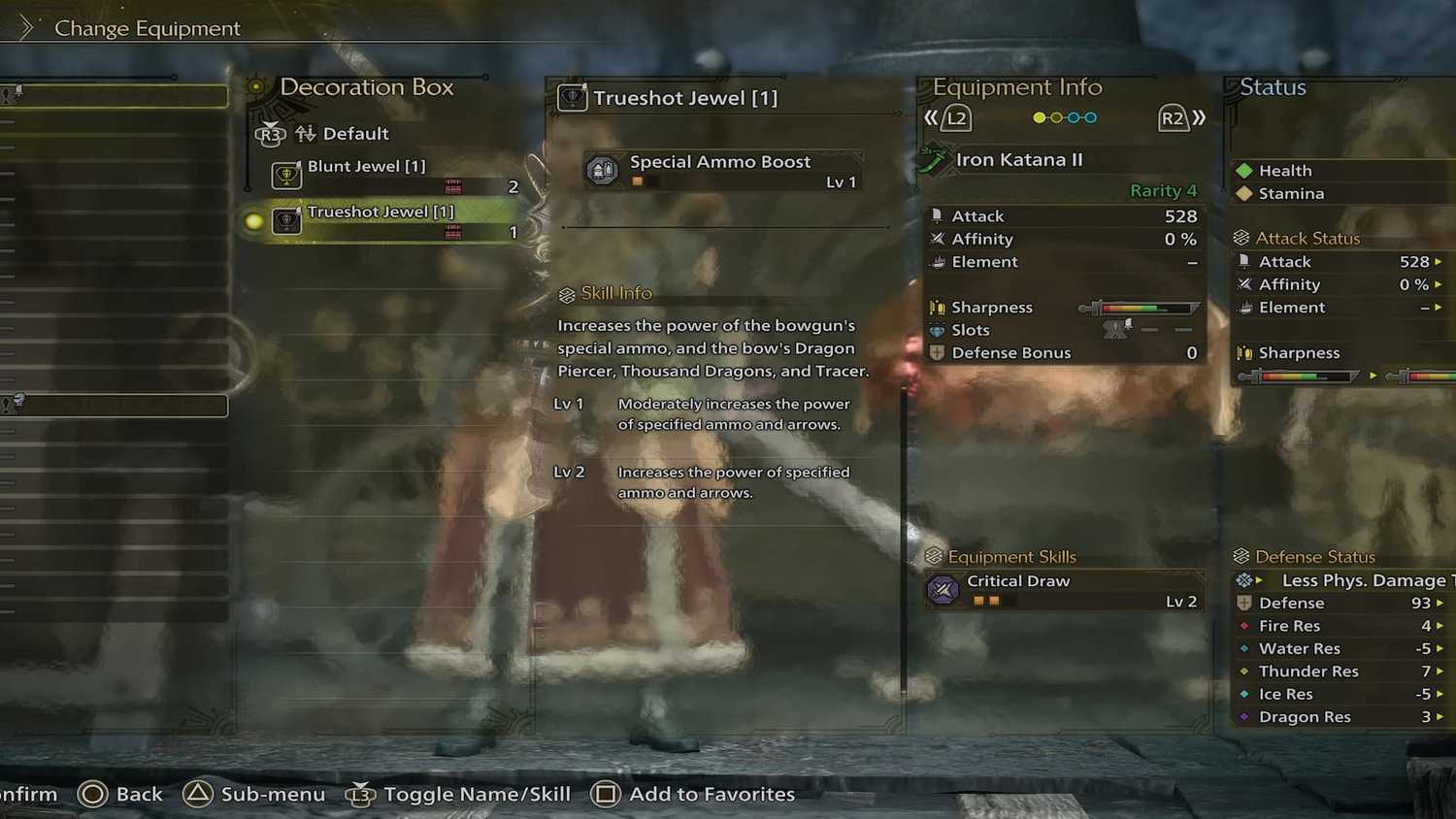Select the Slots gem icon
This screenshot has height=819, width=1456.
(939, 329)
